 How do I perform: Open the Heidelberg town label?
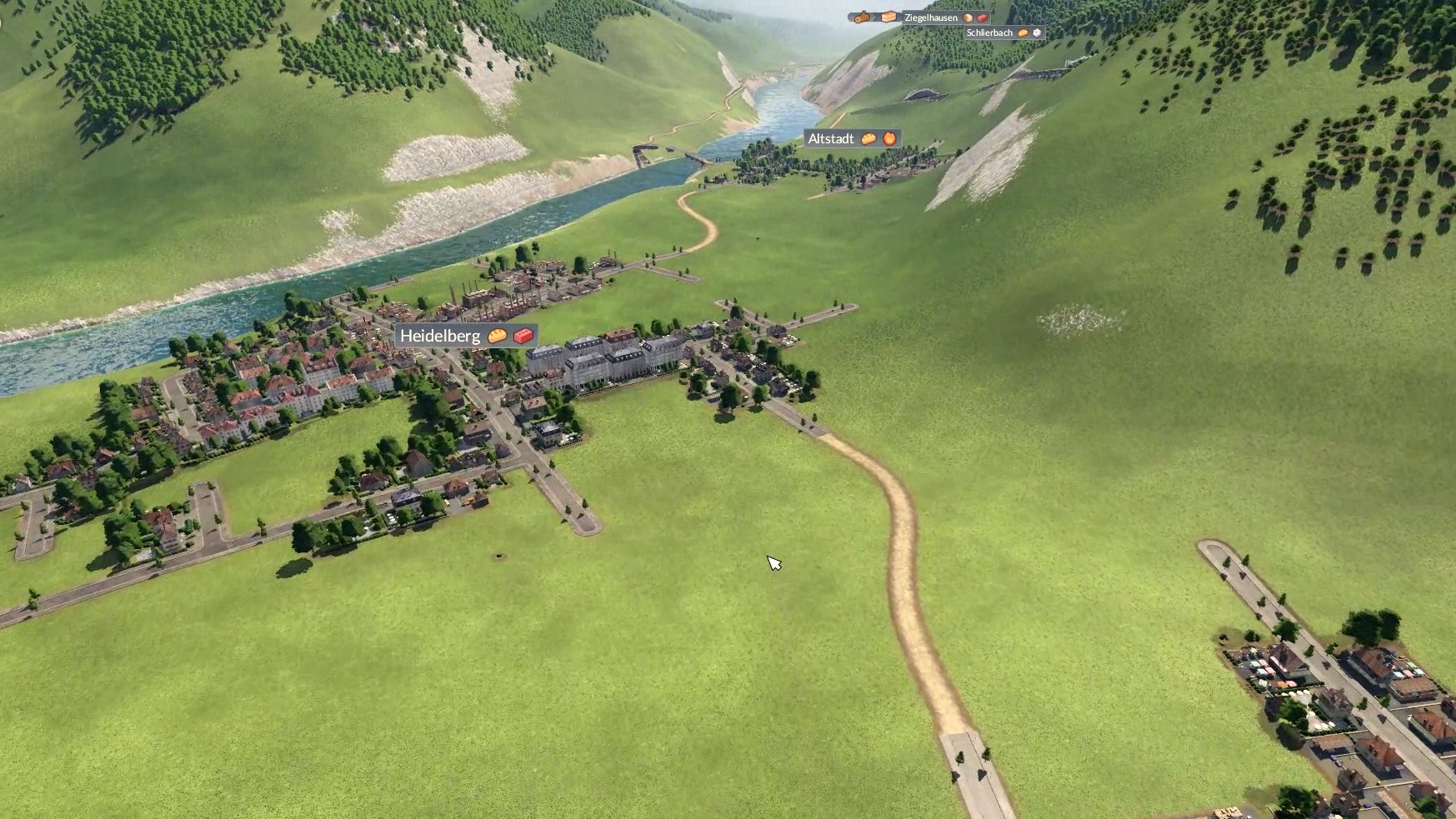[440, 336]
